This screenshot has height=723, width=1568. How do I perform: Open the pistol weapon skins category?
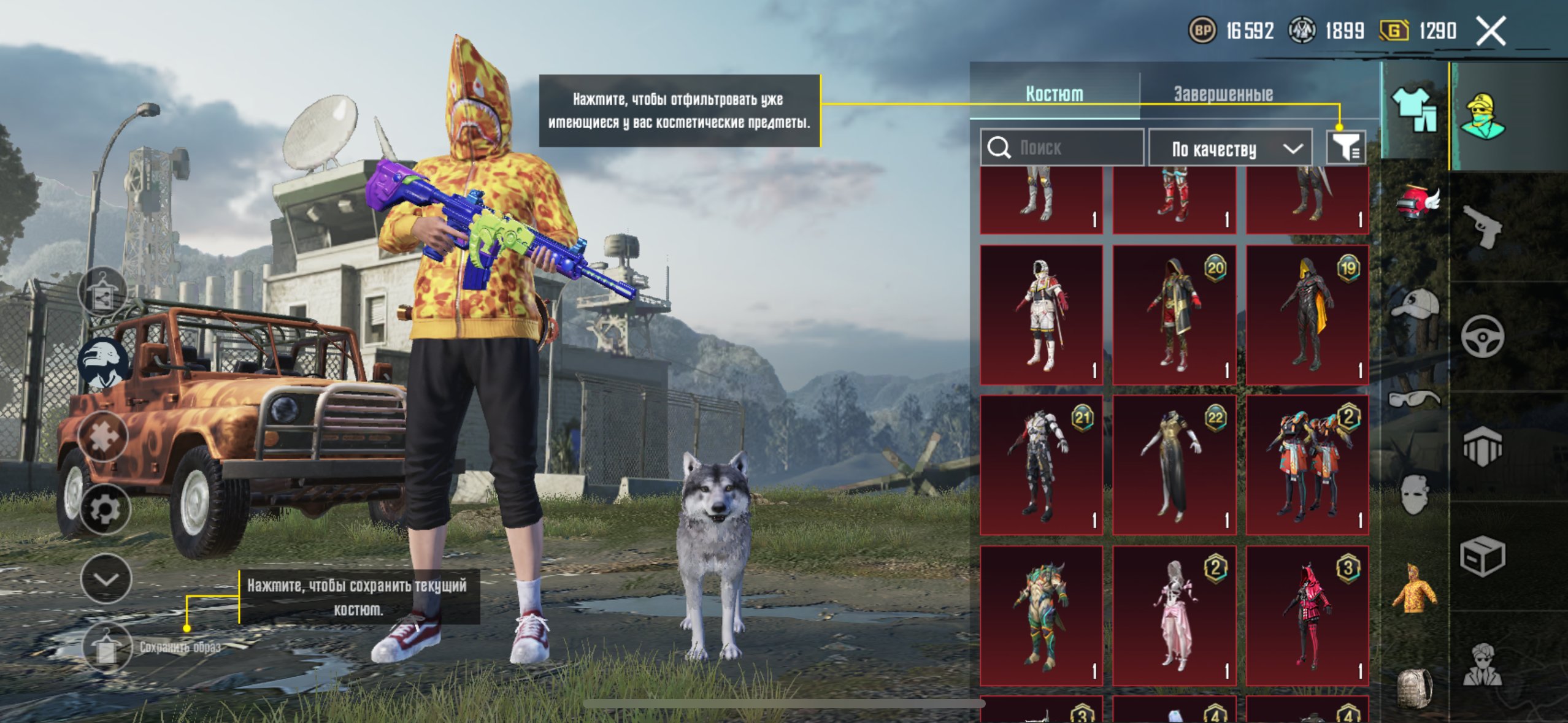click(x=1482, y=226)
